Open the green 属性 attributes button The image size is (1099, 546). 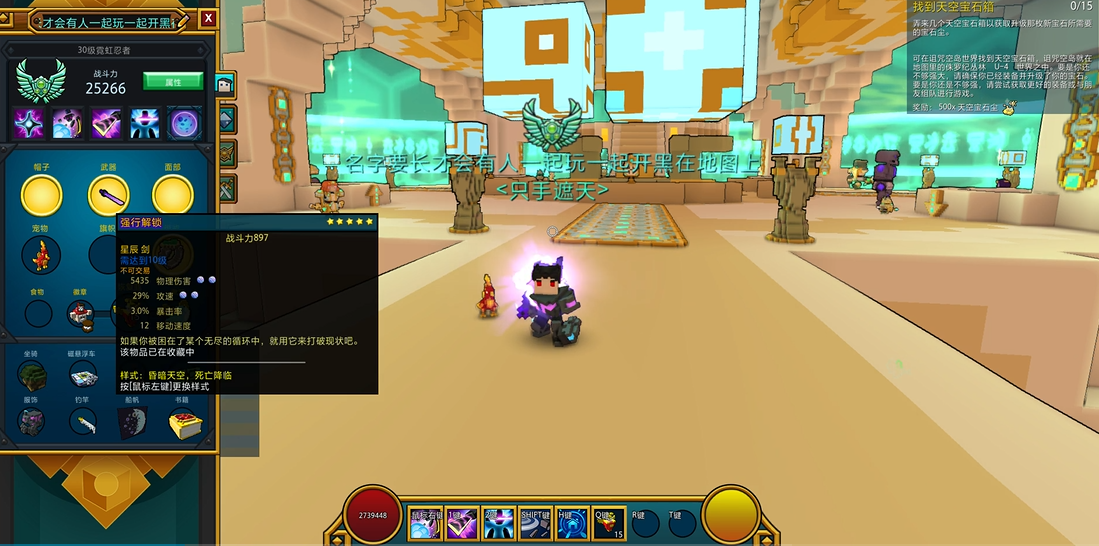tap(172, 81)
